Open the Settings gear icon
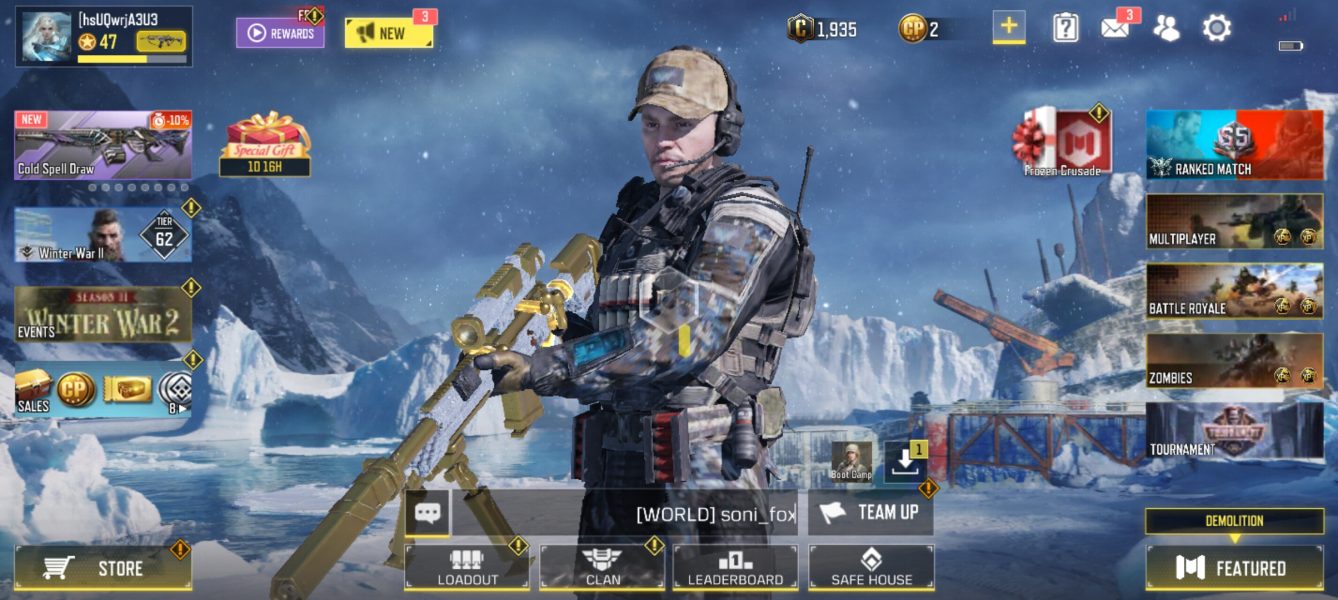Viewport: 1338px width, 600px height. (1216, 28)
